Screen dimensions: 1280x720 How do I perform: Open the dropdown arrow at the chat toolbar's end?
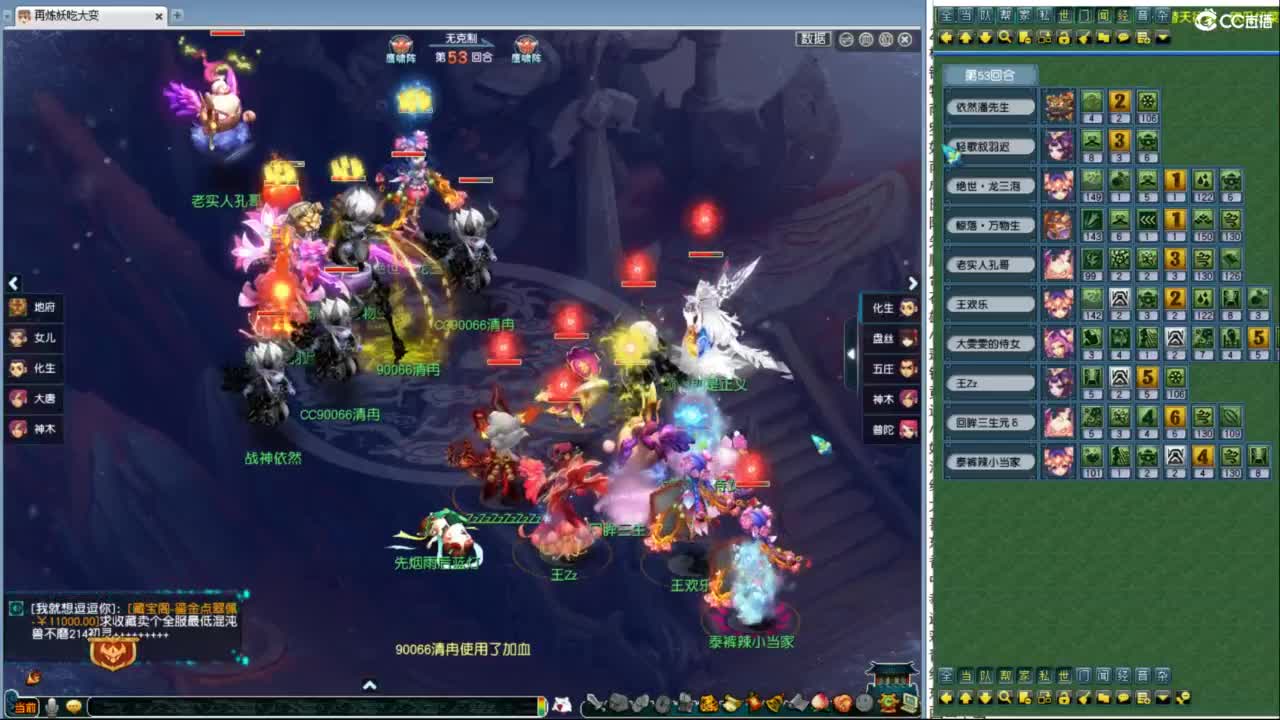tap(1163, 37)
